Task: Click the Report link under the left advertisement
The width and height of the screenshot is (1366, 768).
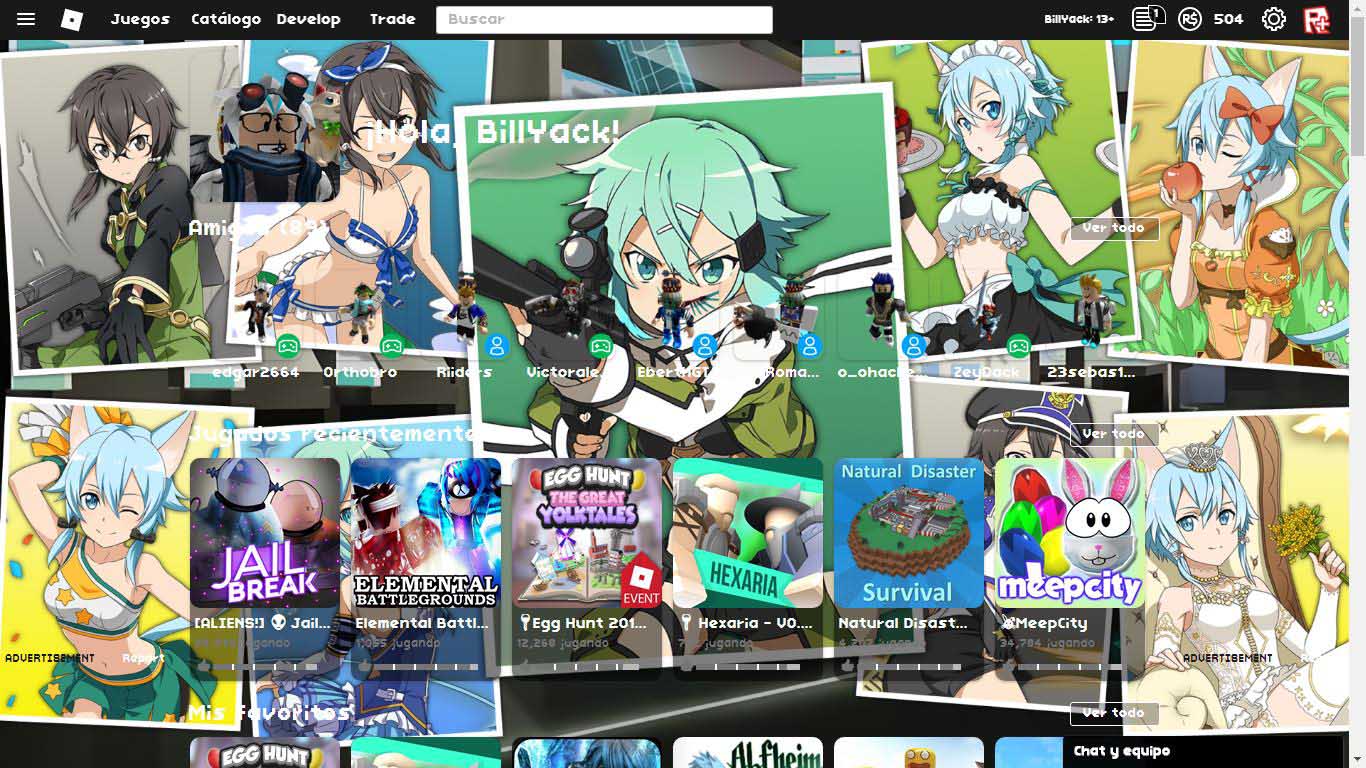Action: (x=143, y=657)
